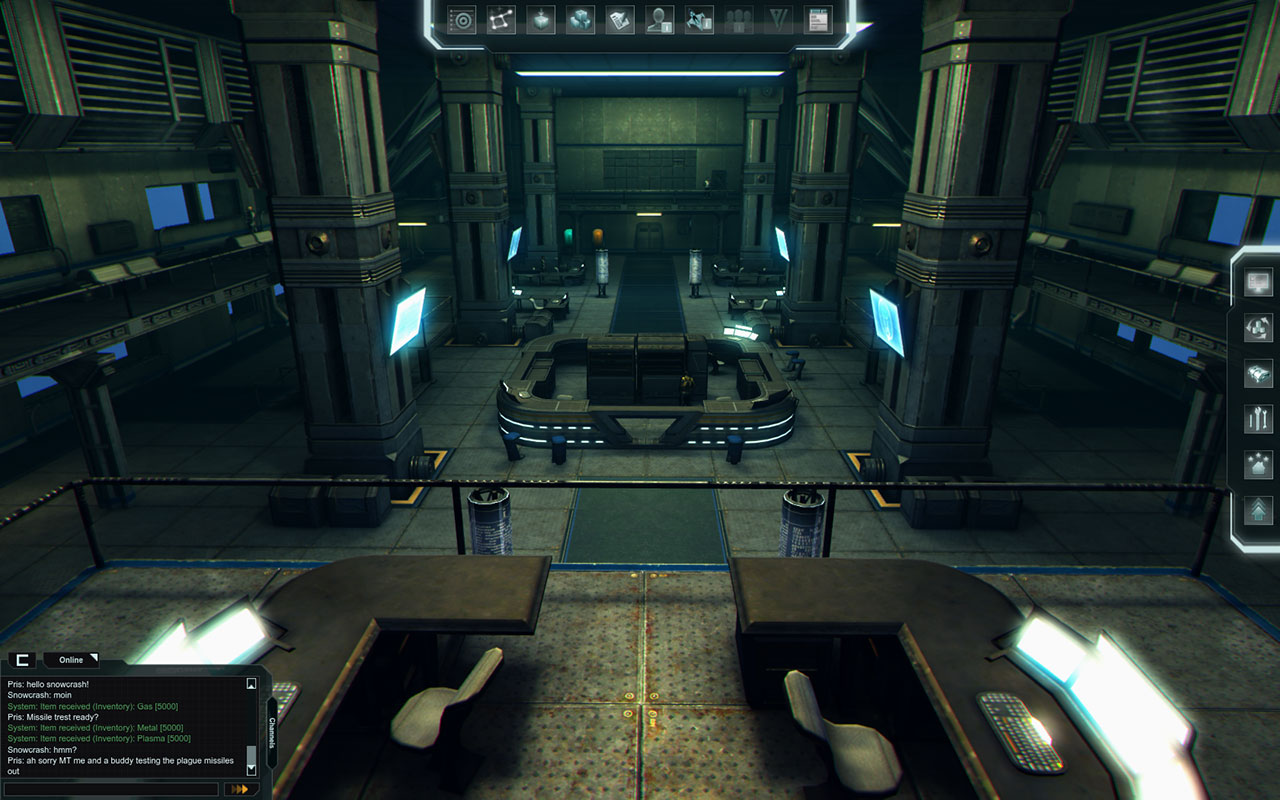Image resolution: width=1280 pixels, height=800 pixels.
Task: Select the skill network icon in the toolbar
Action: click(500, 20)
